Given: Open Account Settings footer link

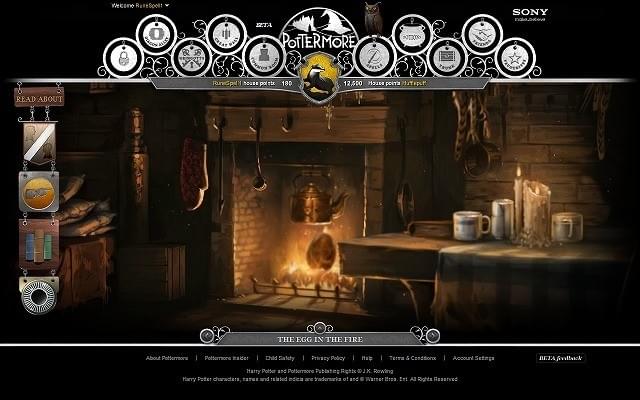Looking at the screenshot, I should 473,358.
